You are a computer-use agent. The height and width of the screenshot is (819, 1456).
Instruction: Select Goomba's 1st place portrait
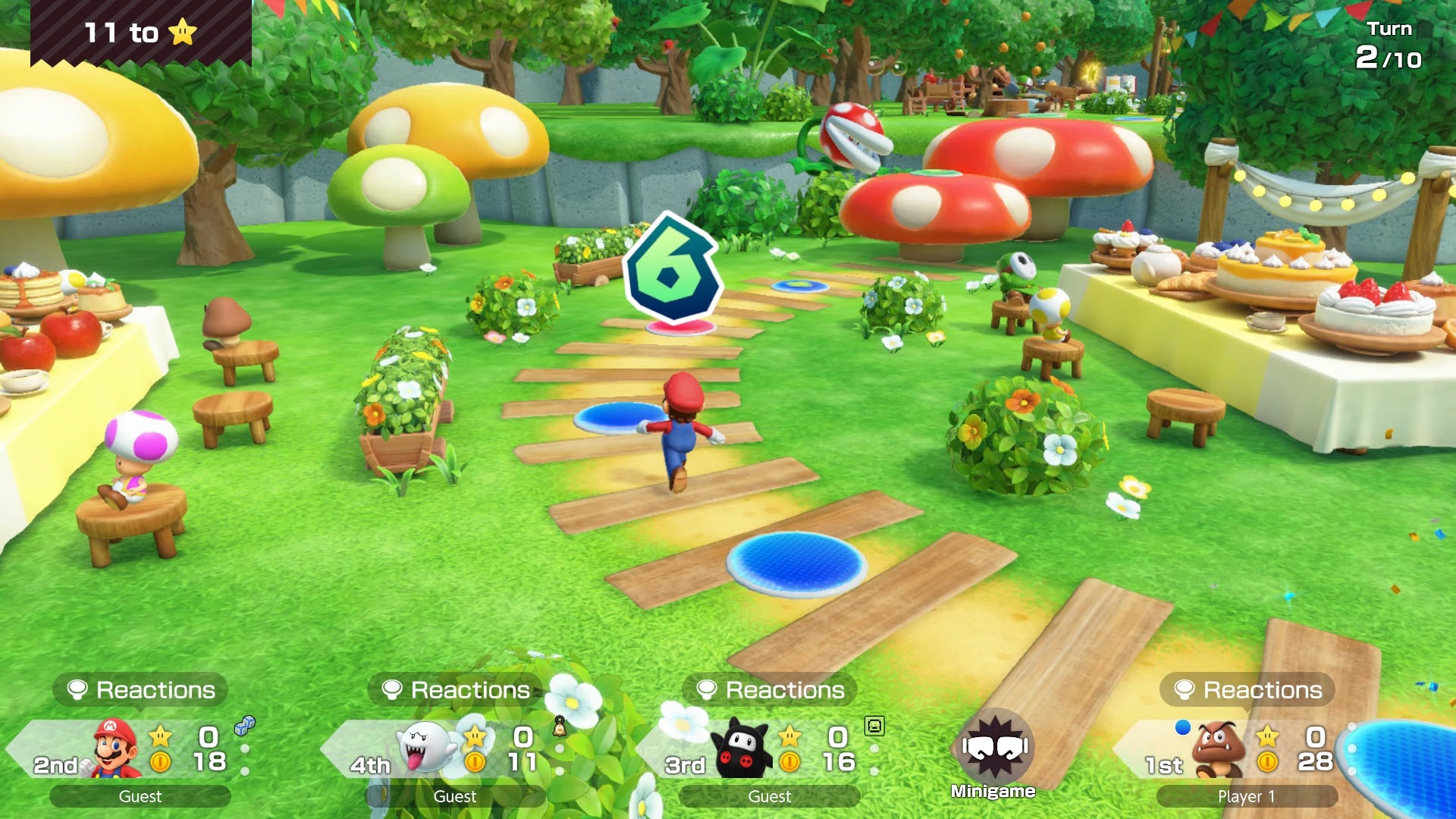[x=1219, y=748]
